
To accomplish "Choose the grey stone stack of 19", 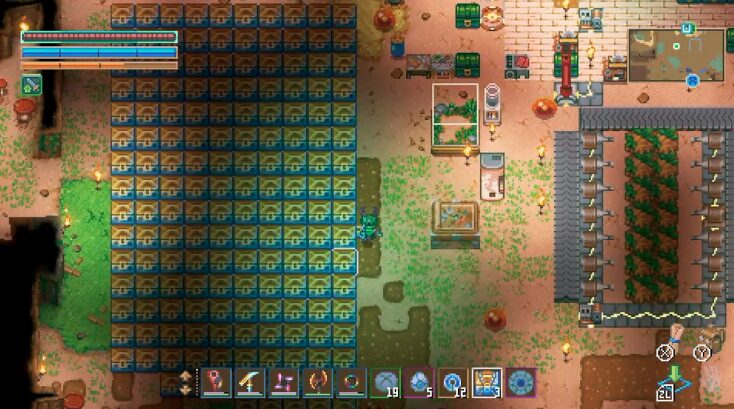I will click(385, 382).
